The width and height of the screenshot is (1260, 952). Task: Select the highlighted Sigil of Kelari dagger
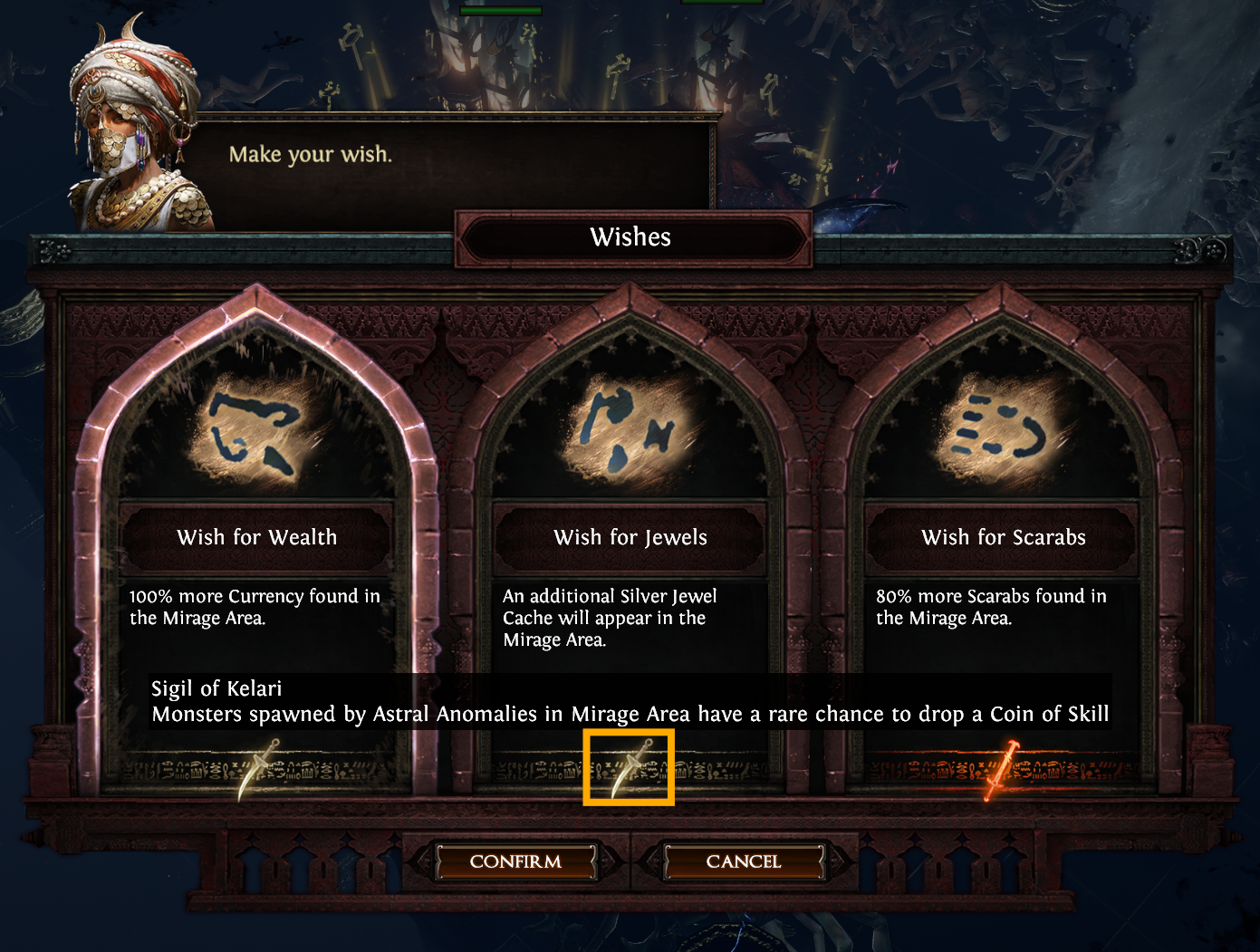click(x=630, y=768)
